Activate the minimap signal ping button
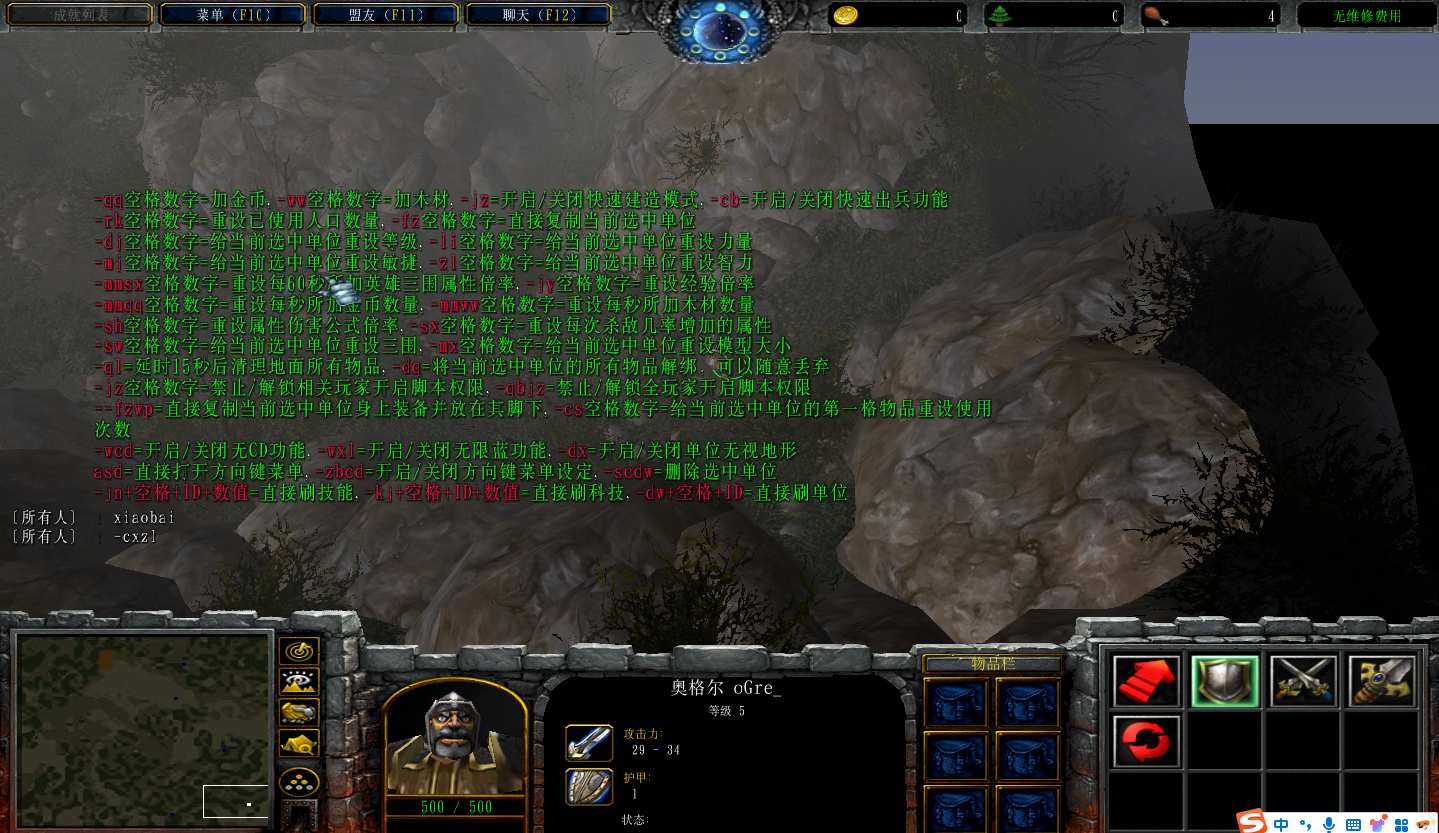 pyautogui.click(x=299, y=651)
